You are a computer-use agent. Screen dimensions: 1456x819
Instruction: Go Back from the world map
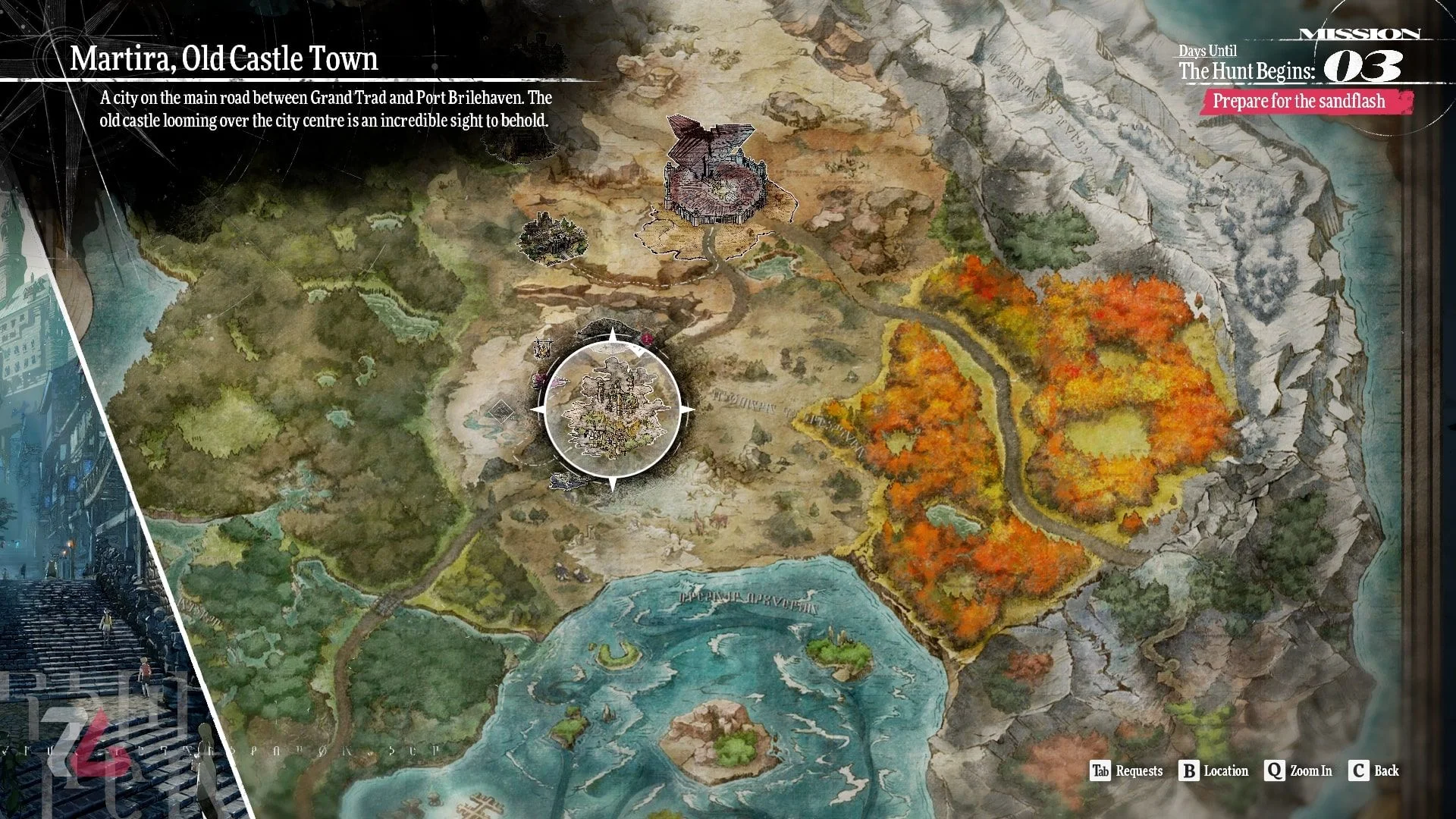pyautogui.click(x=1374, y=771)
